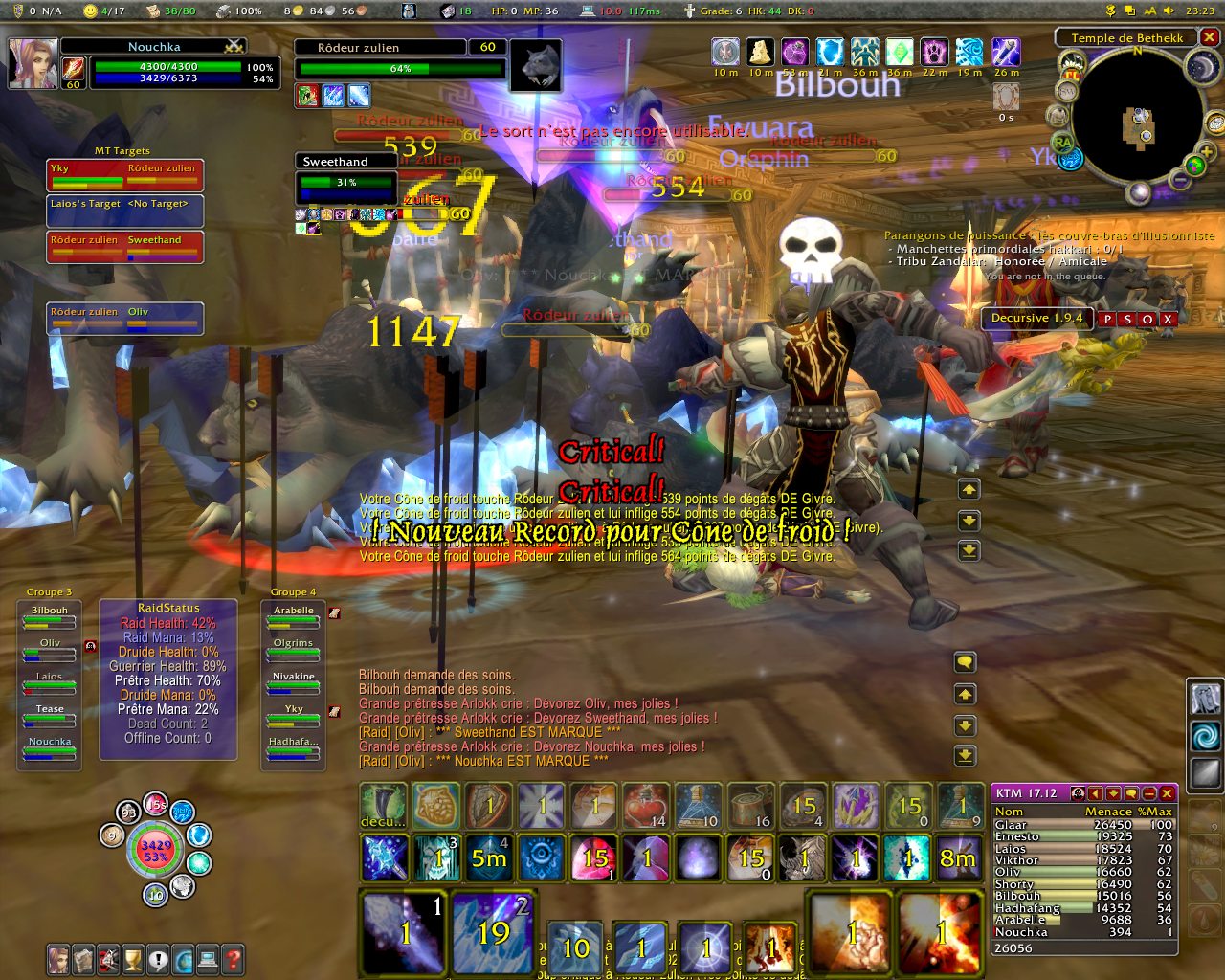Use the red heart potion on the action bar
The width and height of the screenshot is (1225, 980).
[645, 806]
